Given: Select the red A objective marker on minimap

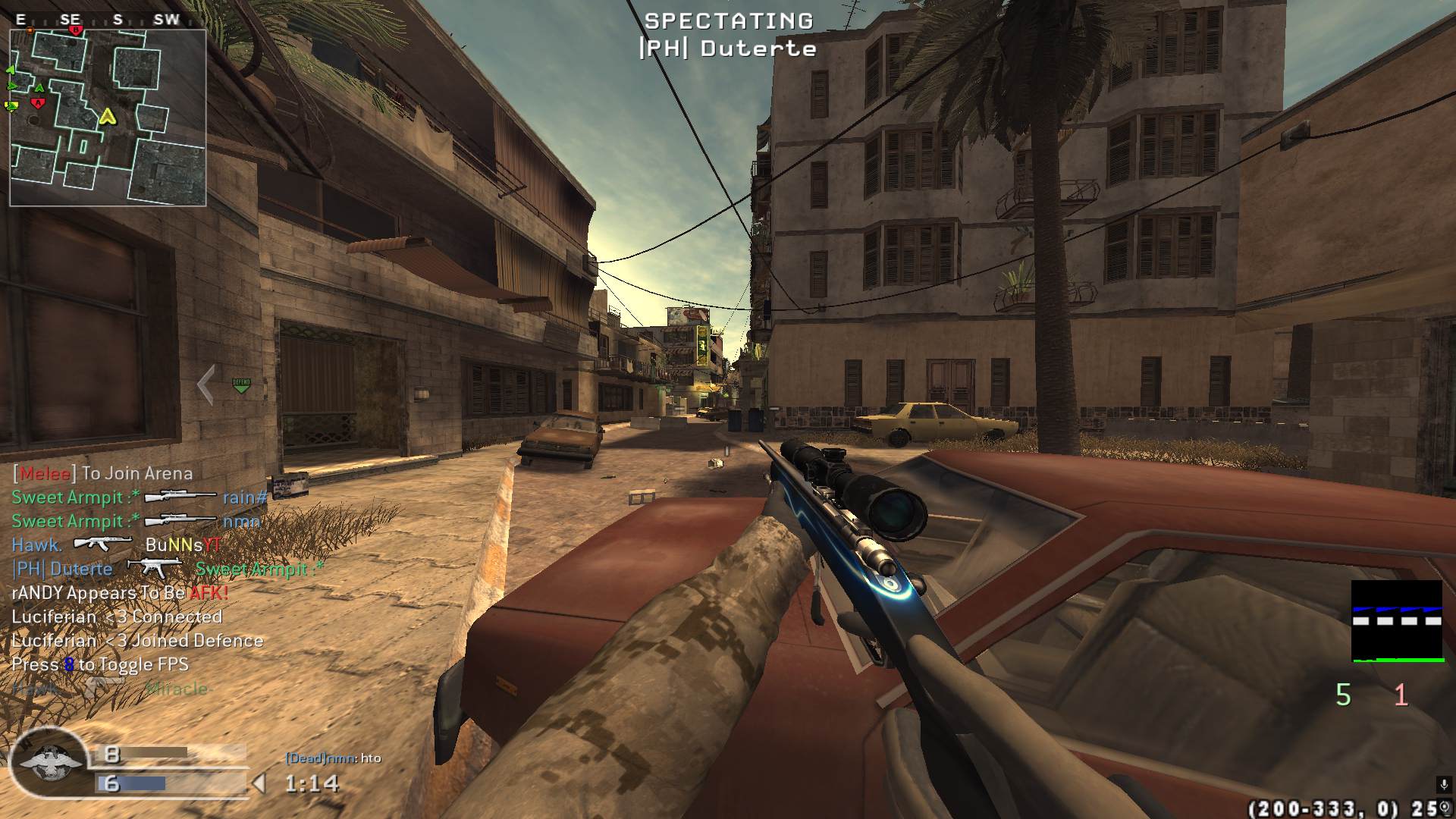Looking at the screenshot, I should [x=37, y=103].
